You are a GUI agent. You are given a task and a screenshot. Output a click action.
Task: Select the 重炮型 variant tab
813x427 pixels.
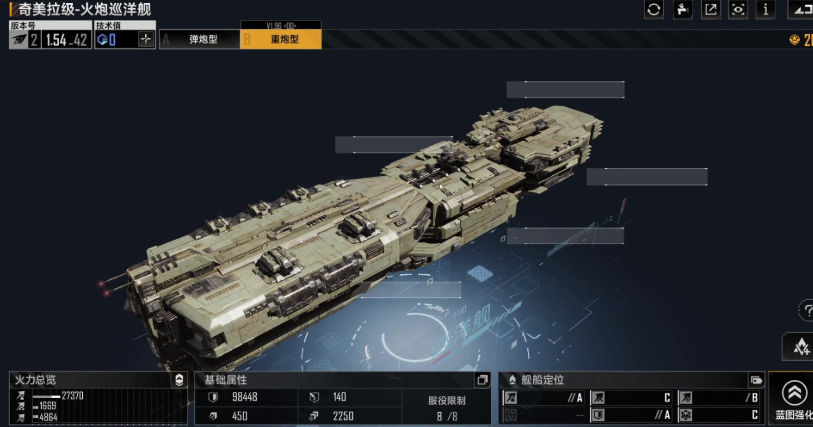click(281, 40)
